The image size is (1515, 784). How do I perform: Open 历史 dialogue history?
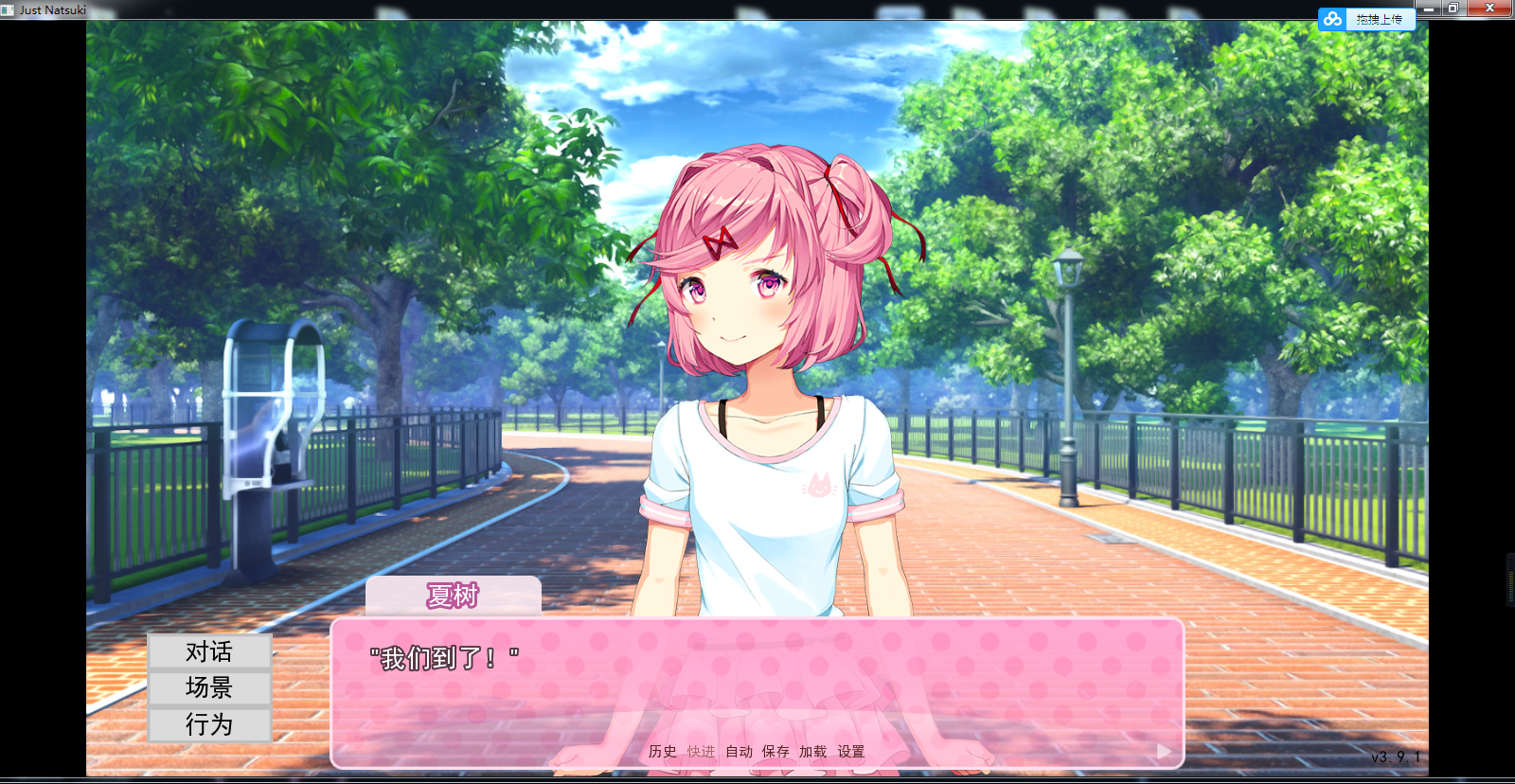tap(663, 752)
